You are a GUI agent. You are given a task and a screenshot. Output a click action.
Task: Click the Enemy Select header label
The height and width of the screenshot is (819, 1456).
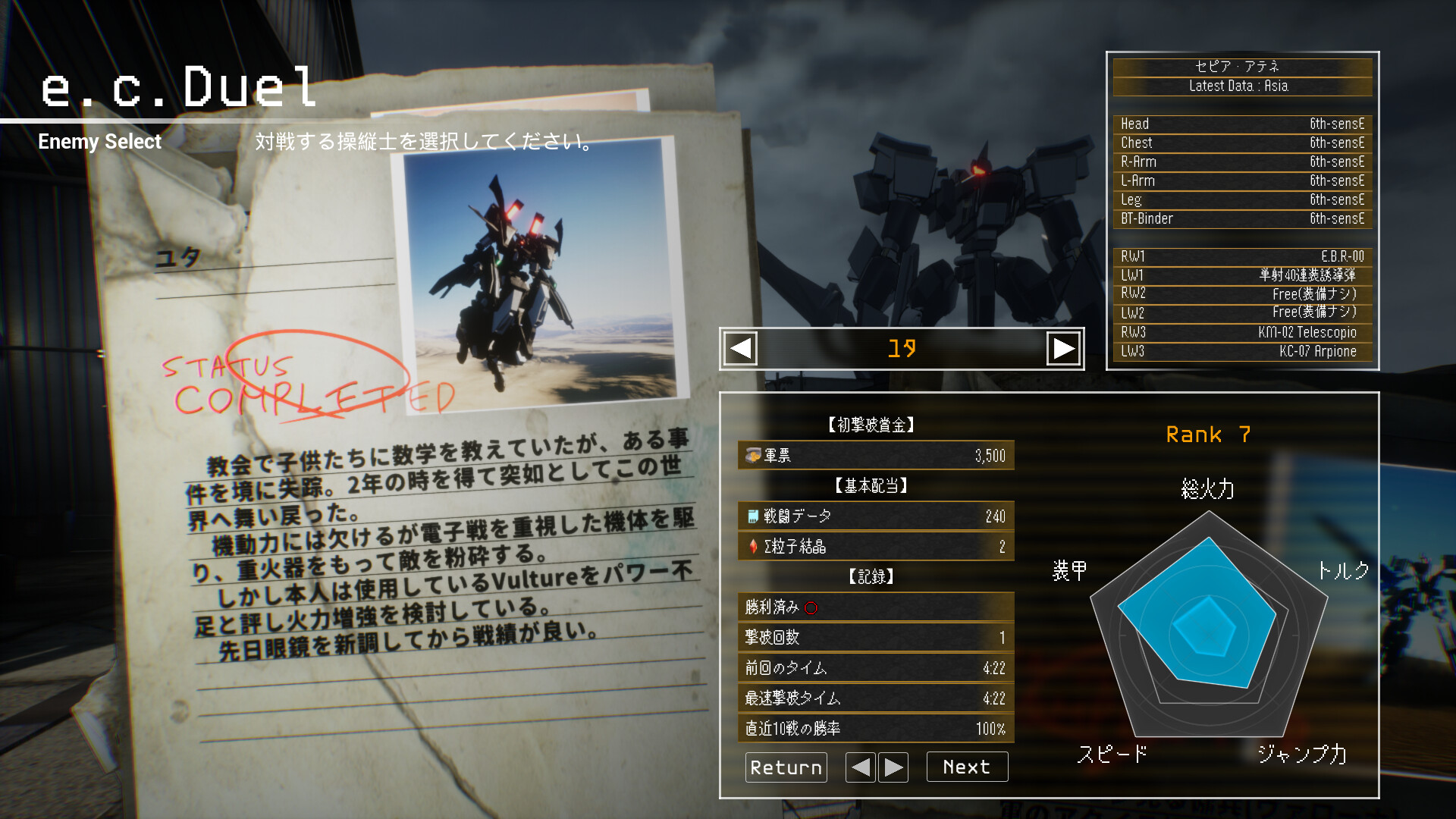point(99,142)
